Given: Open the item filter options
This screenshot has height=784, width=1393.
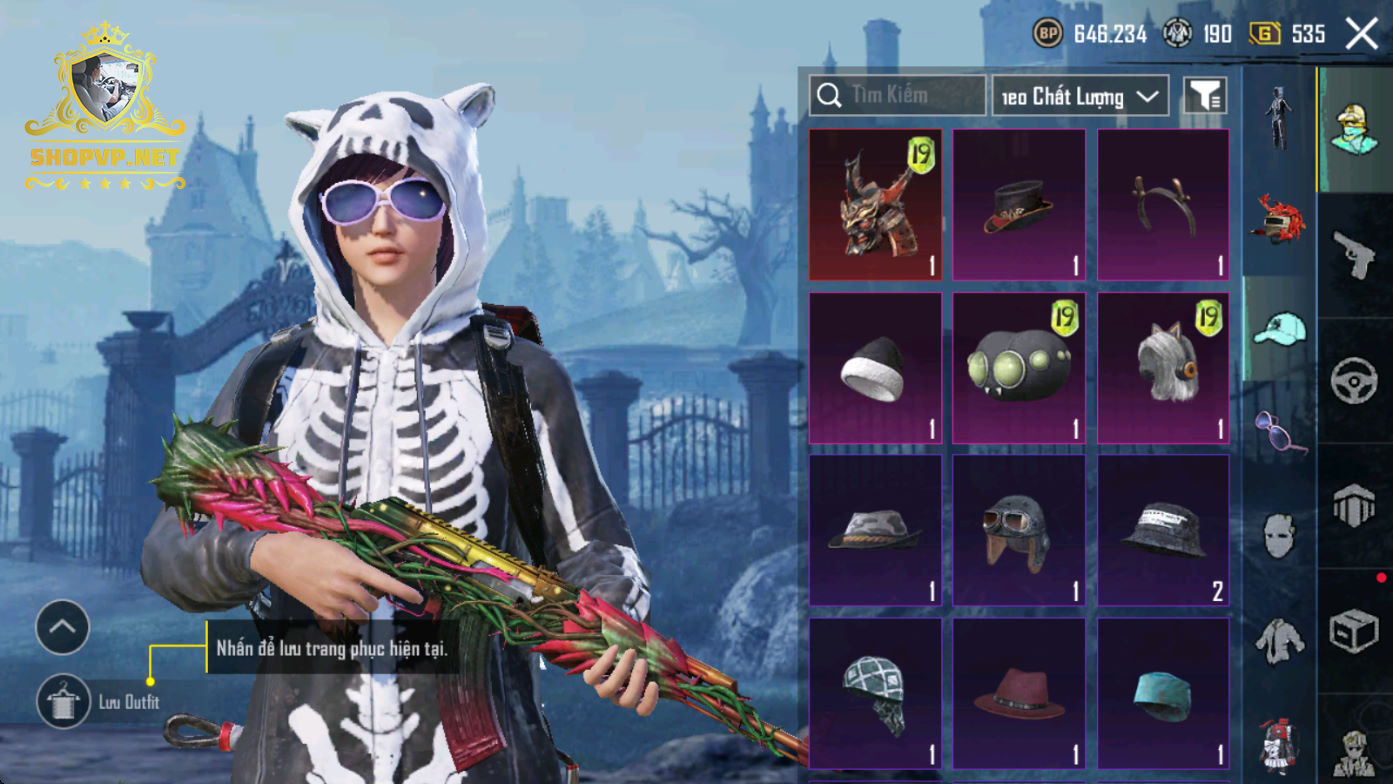Looking at the screenshot, I should tap(1205, 96).
